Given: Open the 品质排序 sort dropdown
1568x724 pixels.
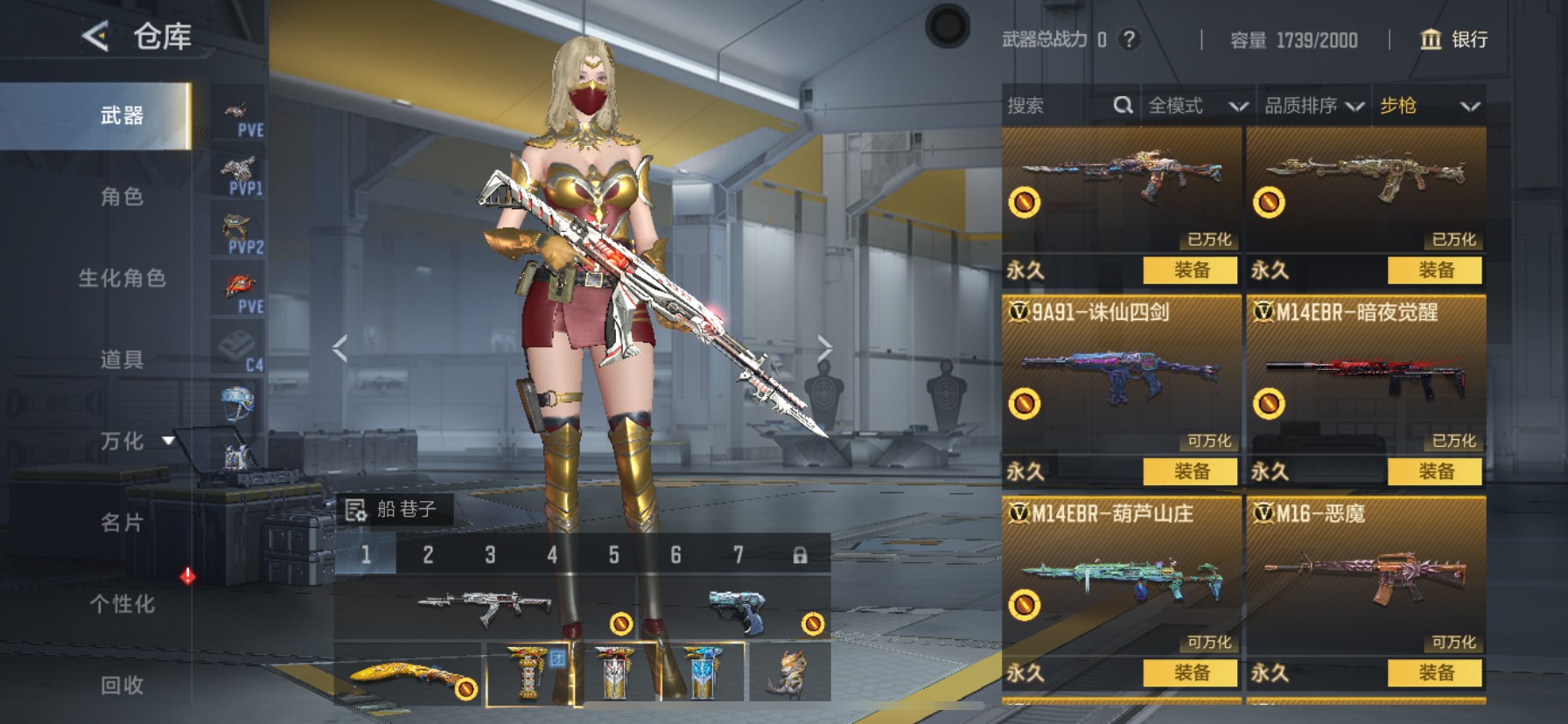Looking at the screenshot, I should [x=1313, y=106].
